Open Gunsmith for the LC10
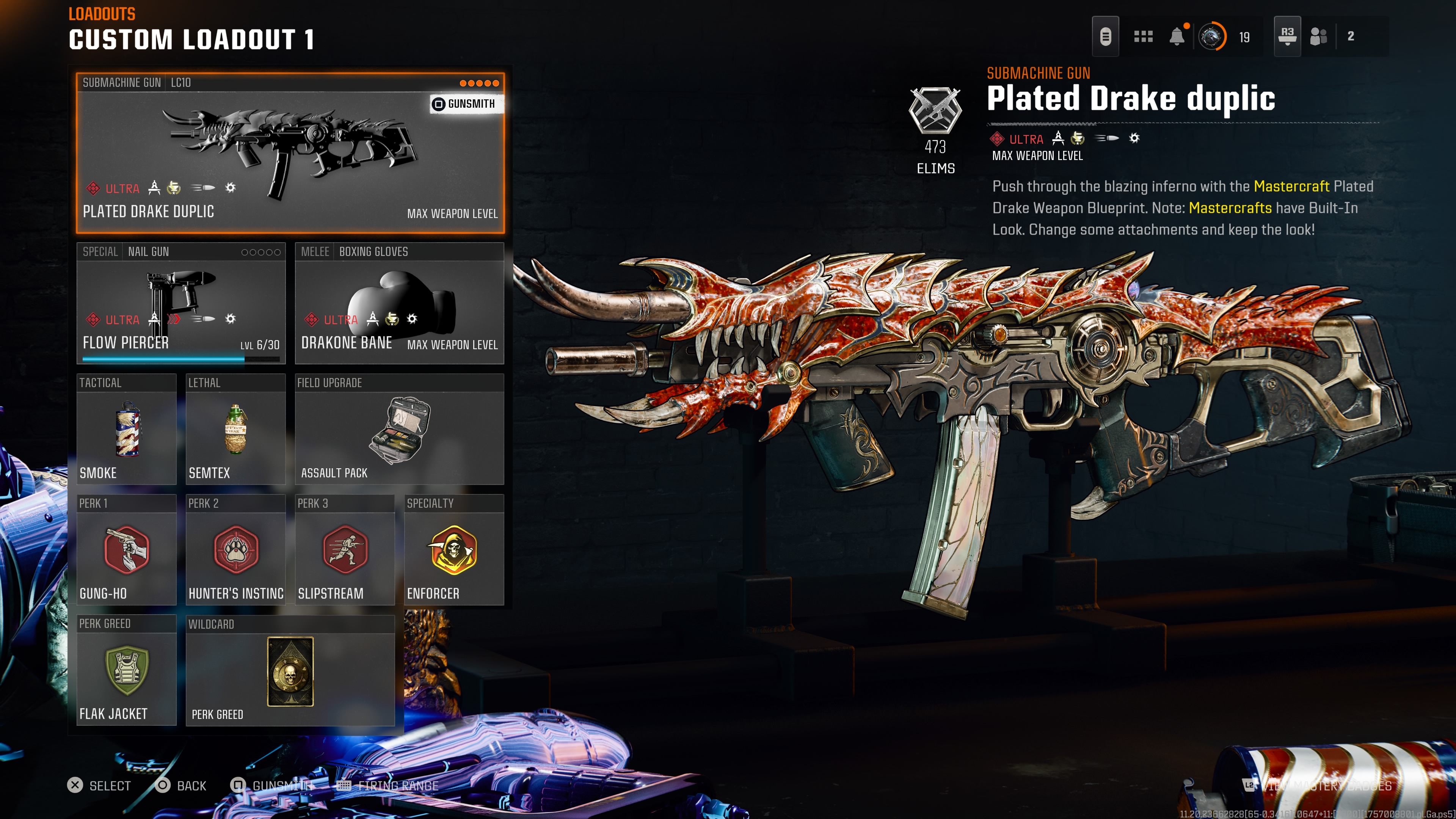 pyautogui.click(x=464, y=104)
